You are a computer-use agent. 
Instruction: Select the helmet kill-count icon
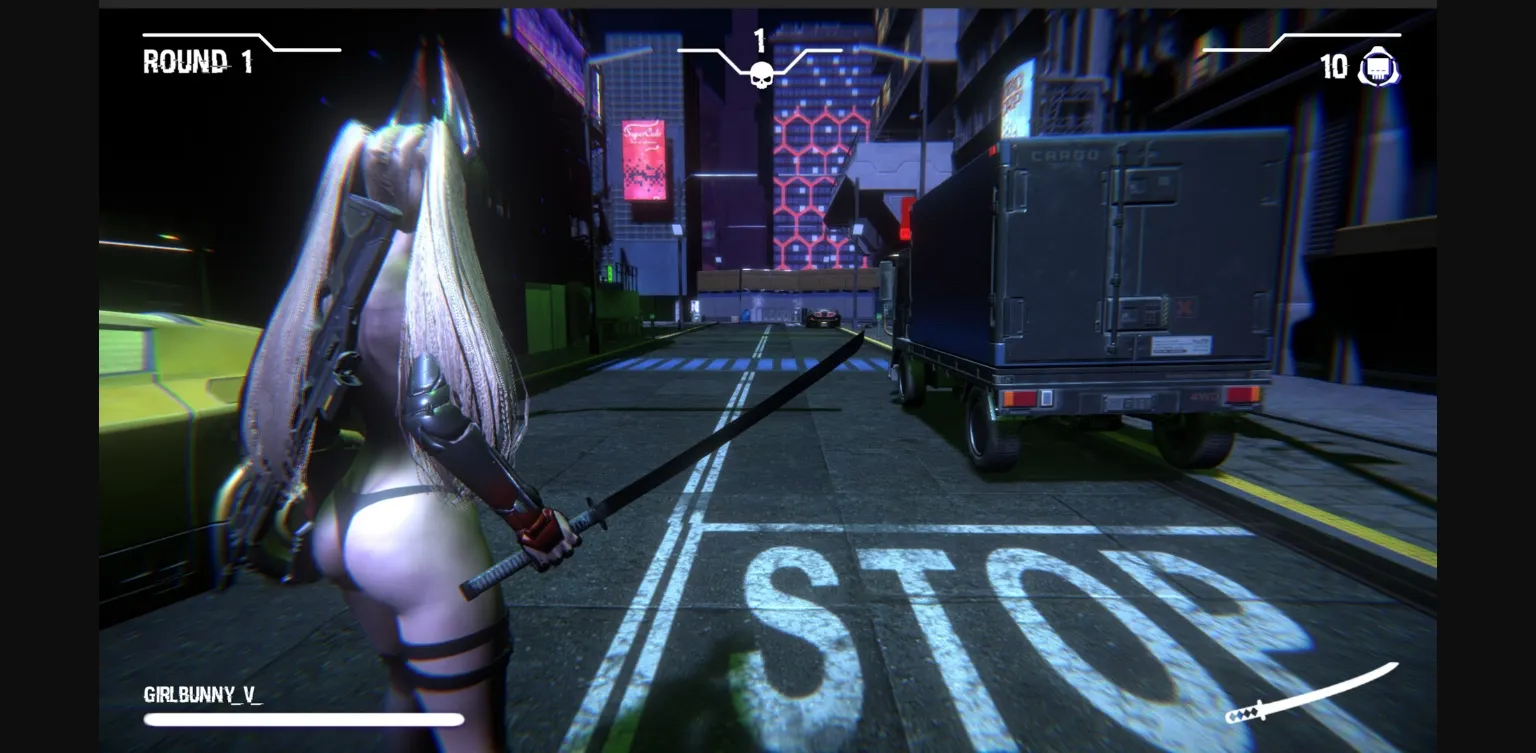pos(1379,66)
